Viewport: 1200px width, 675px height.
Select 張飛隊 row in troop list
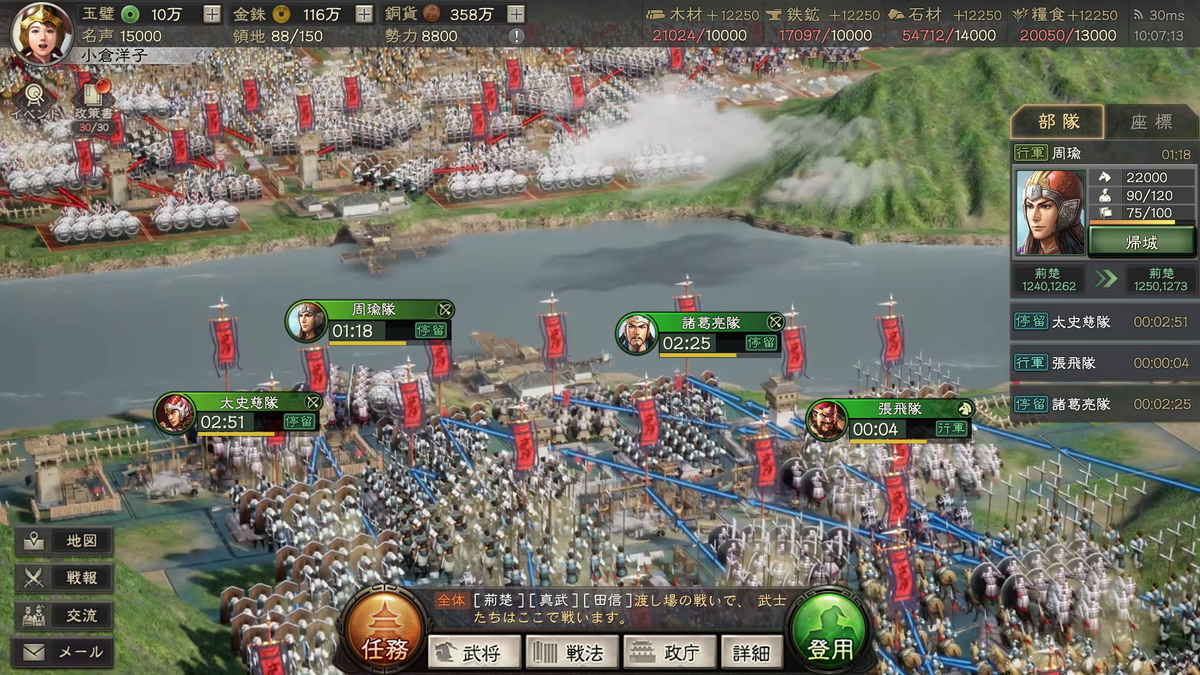click(1102, 363)
